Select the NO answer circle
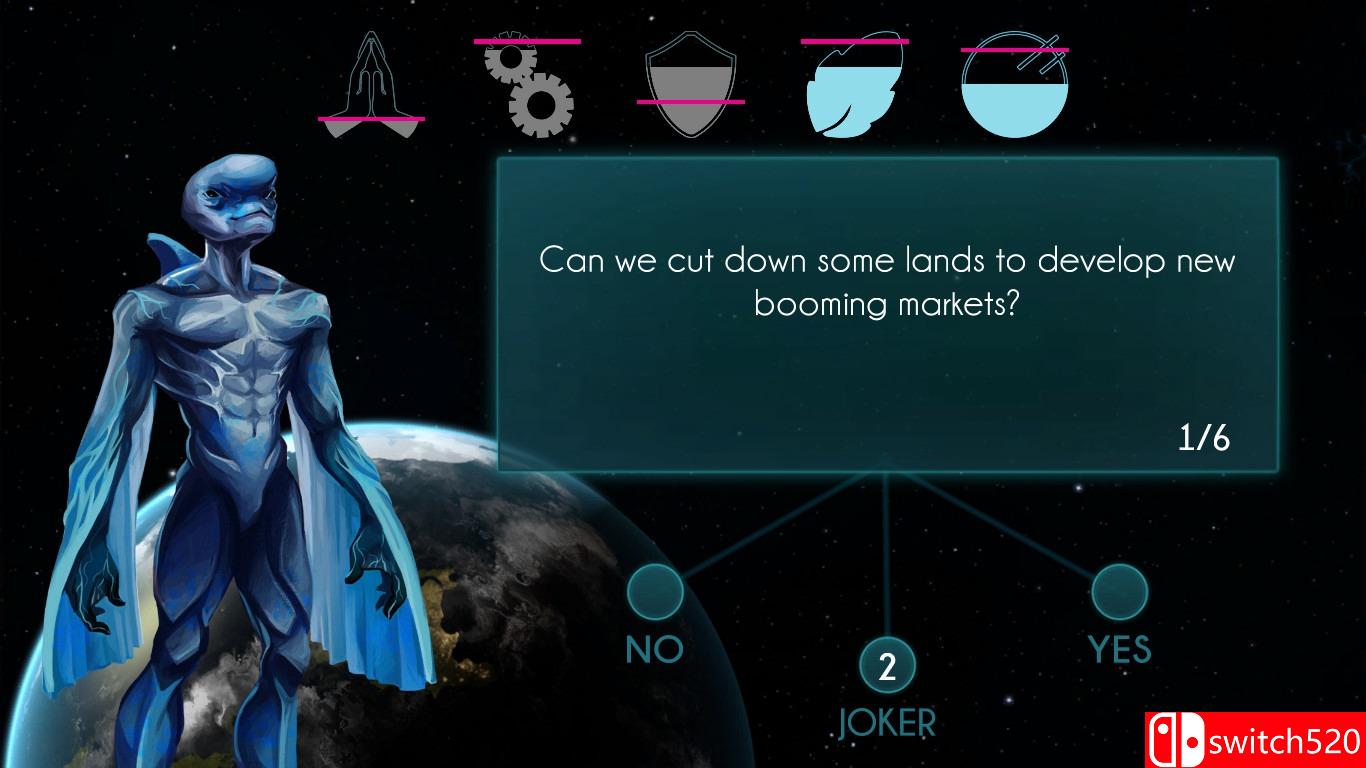1366x768 pixels. coord(654,592)
